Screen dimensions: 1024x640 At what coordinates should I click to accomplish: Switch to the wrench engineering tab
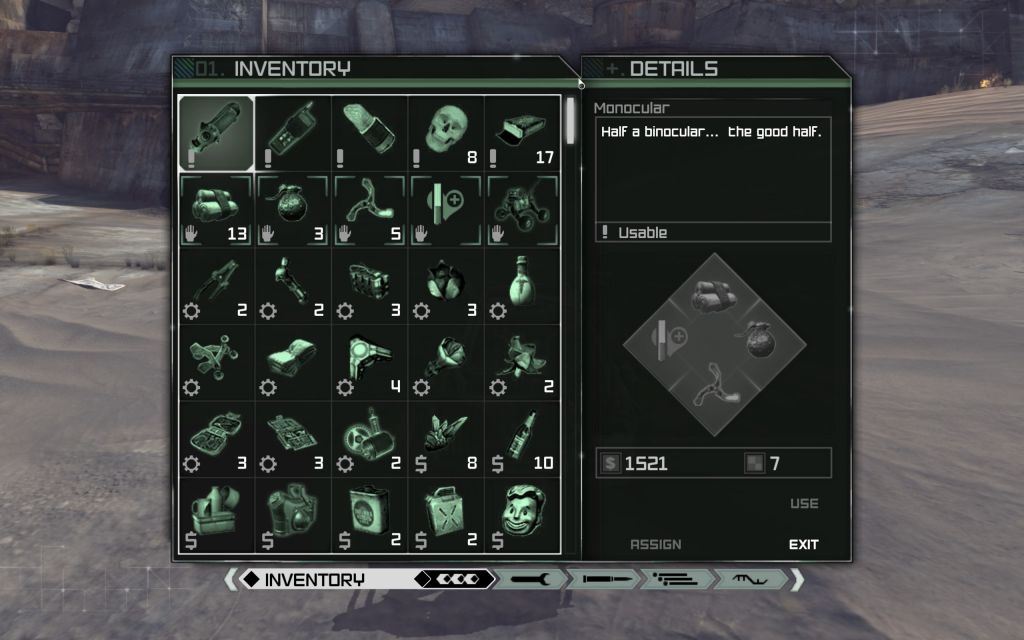point(531,579)
